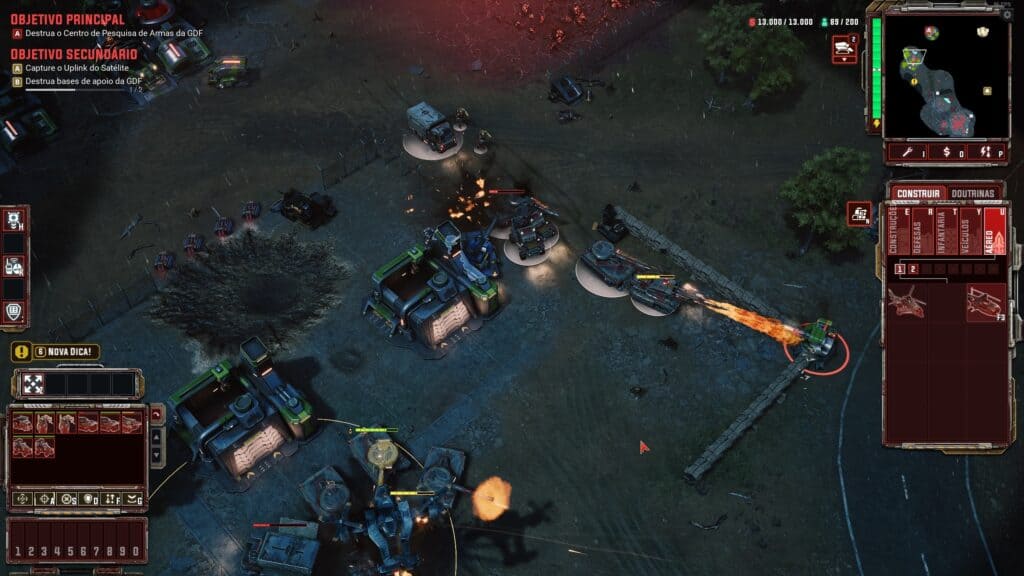Screen dimensions: 1024x576
Task: Click the vehicle icon beside the population counter
Action: coord(843,46)
